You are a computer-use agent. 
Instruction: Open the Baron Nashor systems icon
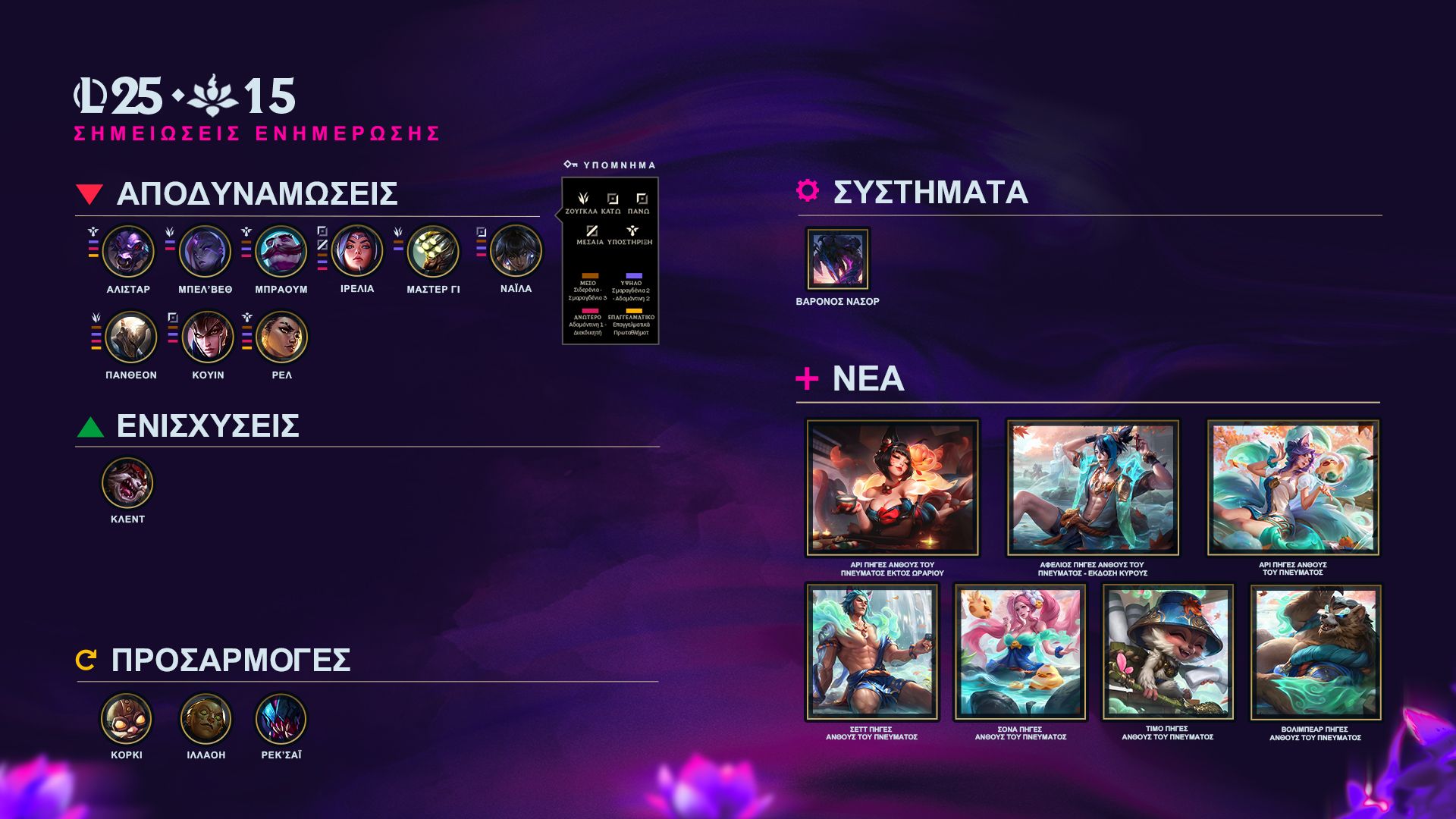click(x=837, y=259)
